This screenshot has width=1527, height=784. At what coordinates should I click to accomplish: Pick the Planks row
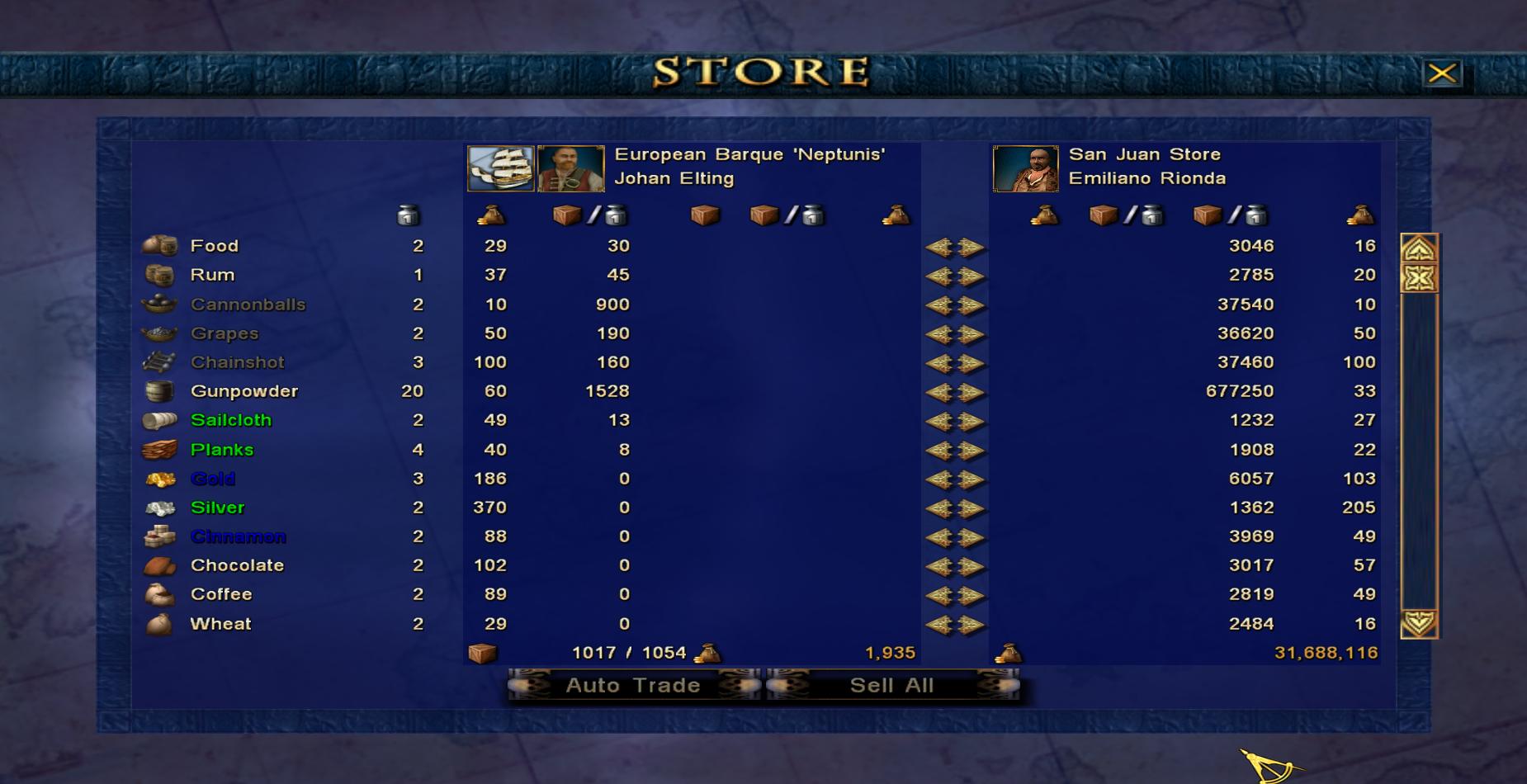point(222,450)
